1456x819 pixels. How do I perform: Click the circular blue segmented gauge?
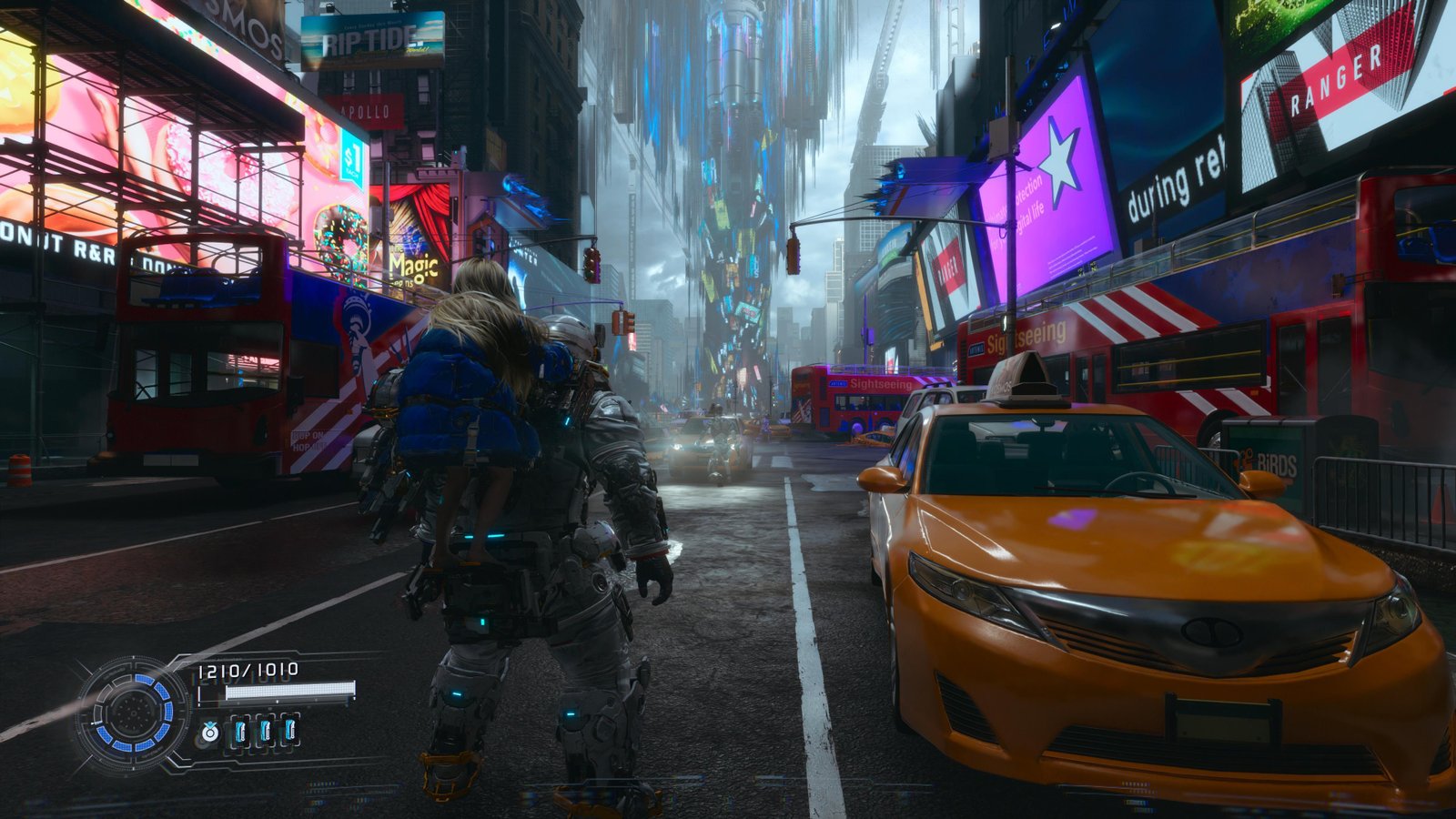tap(133, 713)
